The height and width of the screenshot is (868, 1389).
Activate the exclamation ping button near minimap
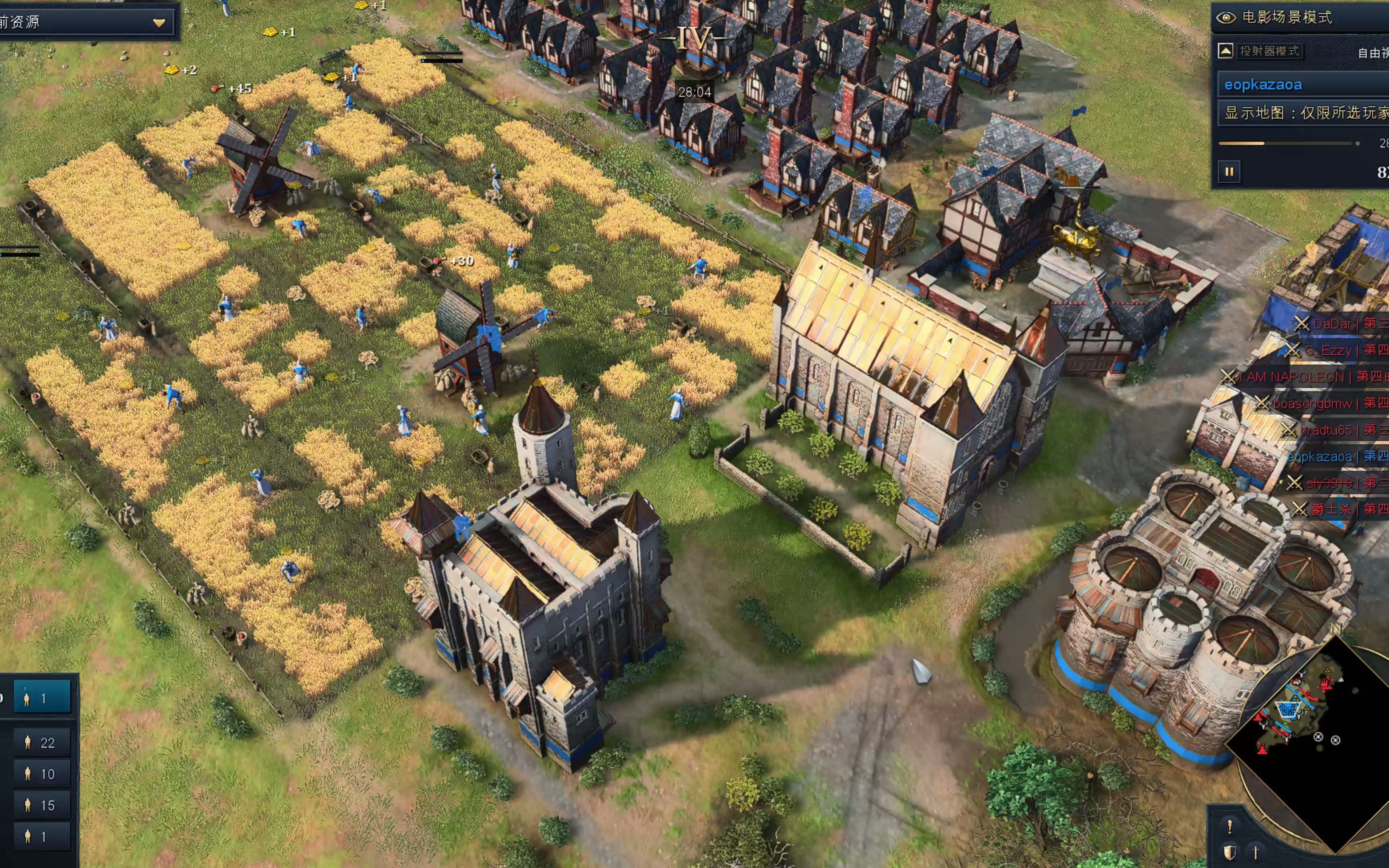point(1229,827)
